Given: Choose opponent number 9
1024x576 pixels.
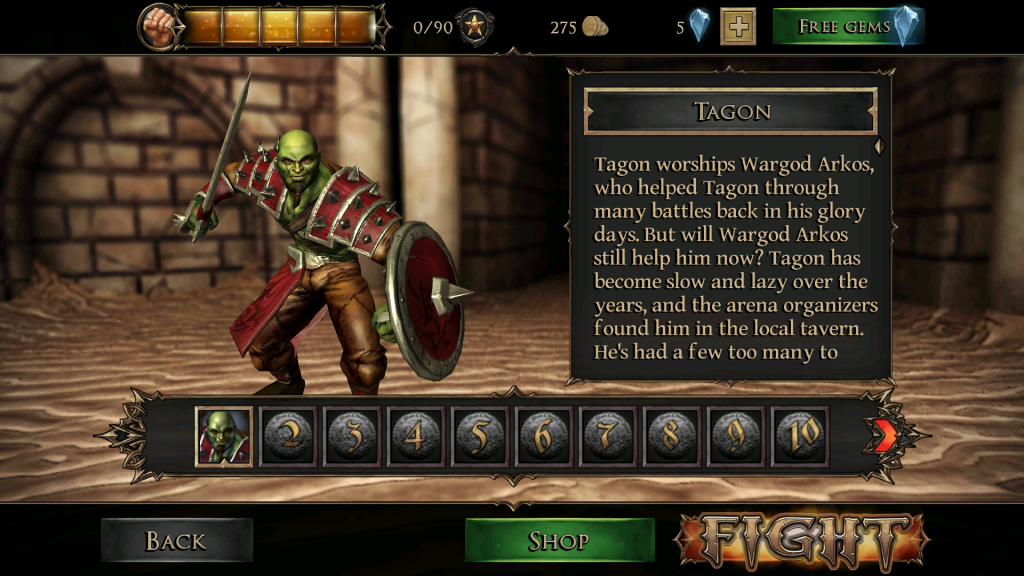Looking at the screenshot, I should pyautogui.click(x=736, y=436).
